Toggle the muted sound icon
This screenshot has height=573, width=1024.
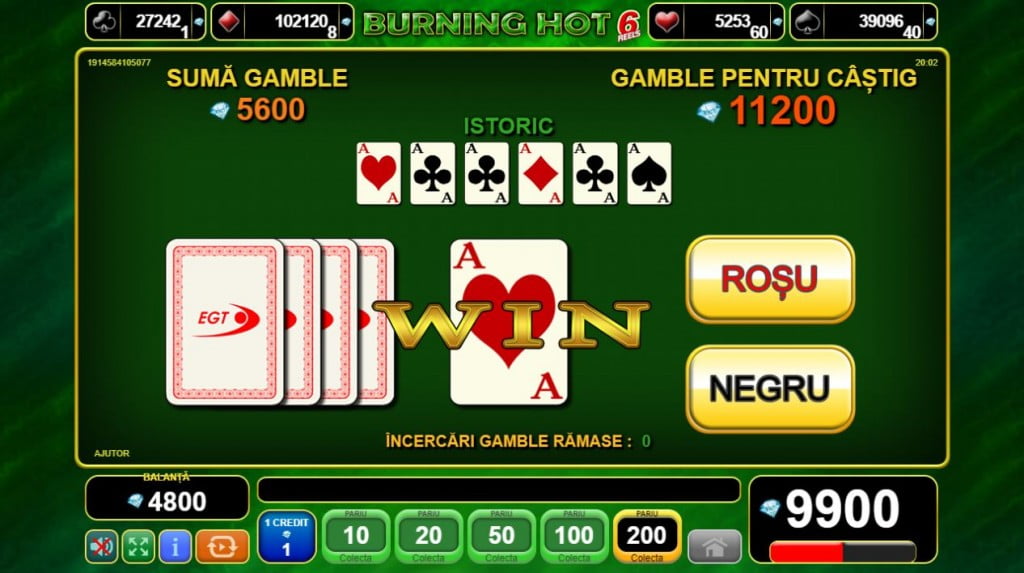pos(102,546)
